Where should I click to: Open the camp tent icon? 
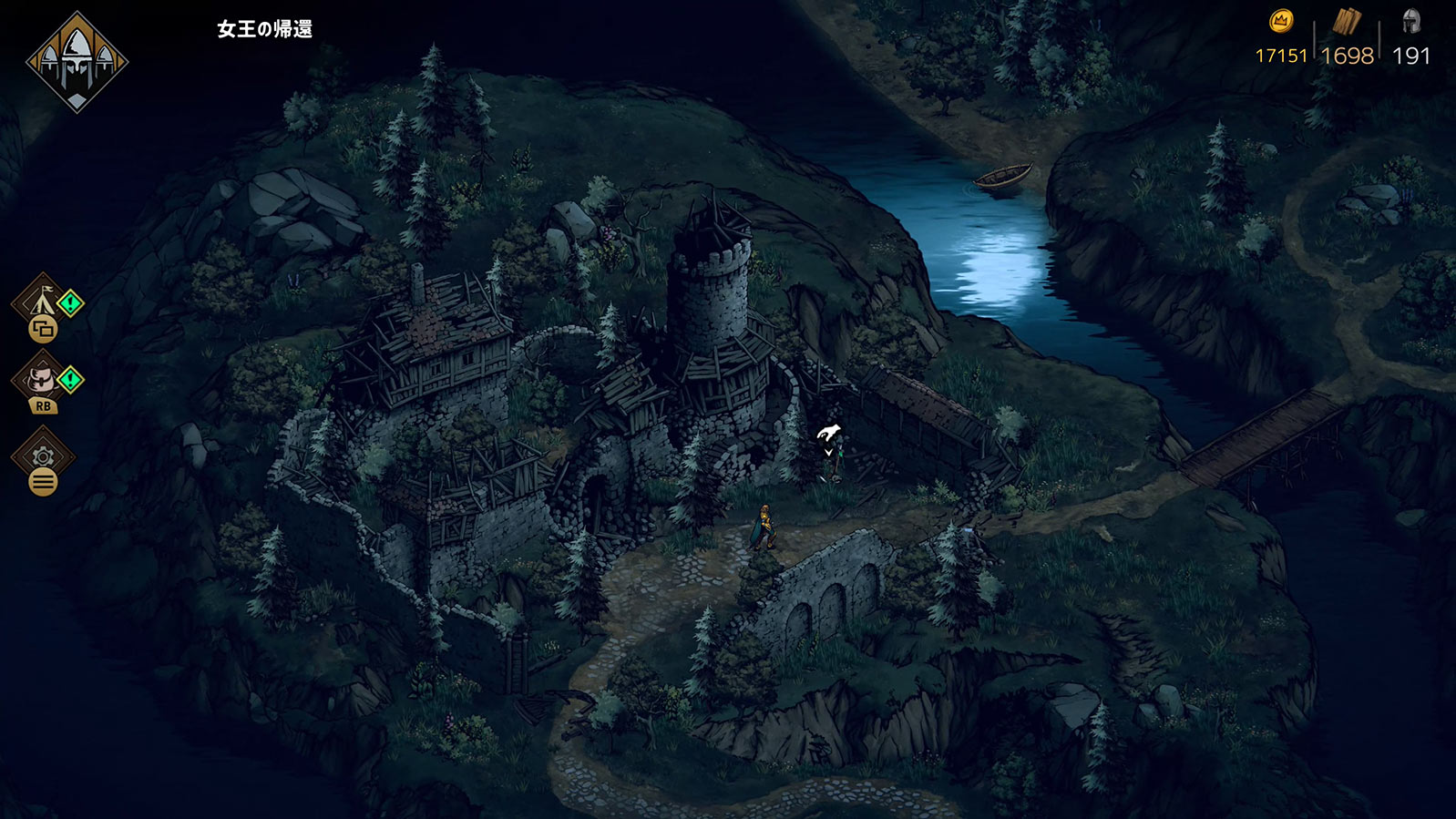[42, 302]
